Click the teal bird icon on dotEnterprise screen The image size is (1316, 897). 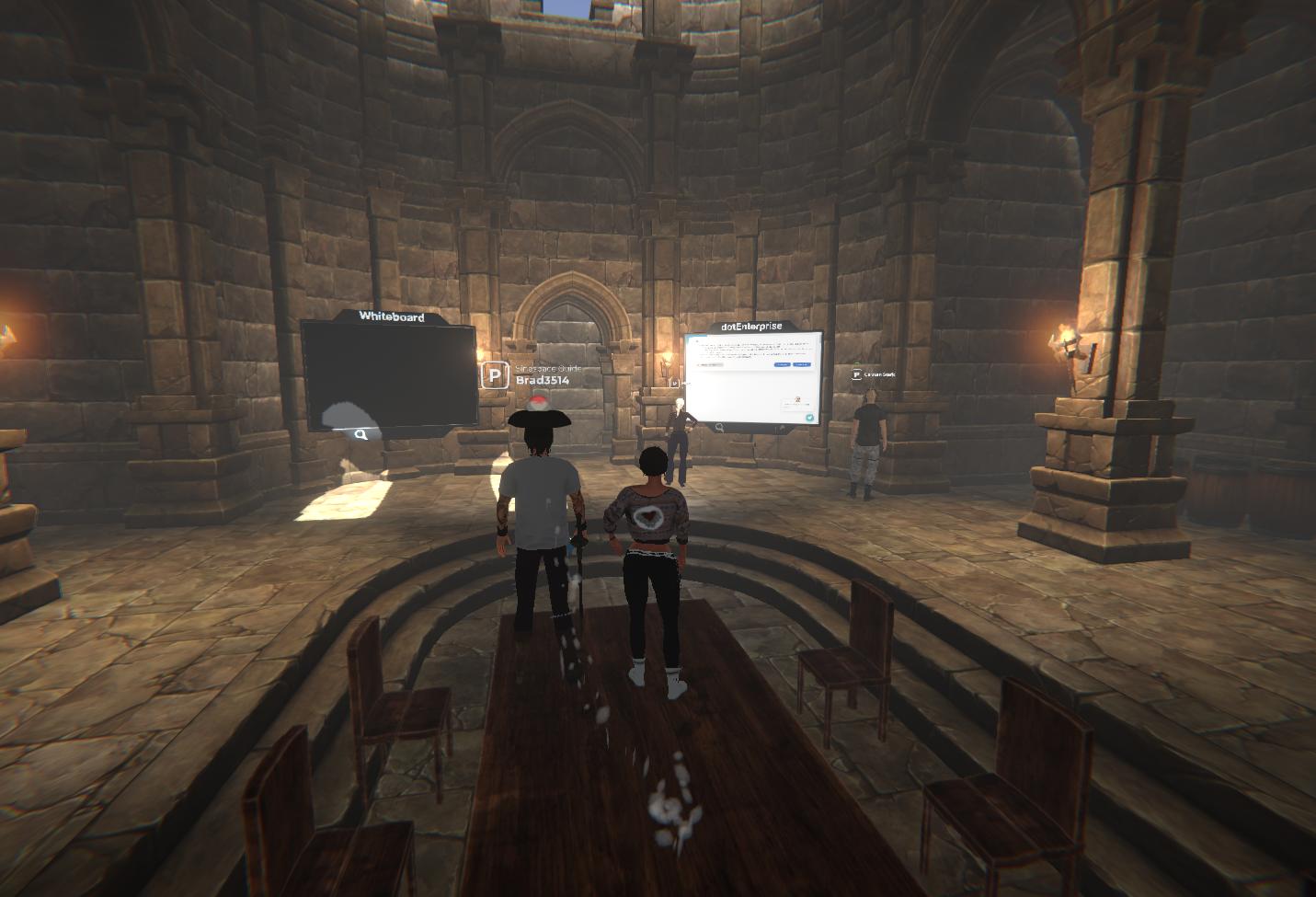coord(810,418)
